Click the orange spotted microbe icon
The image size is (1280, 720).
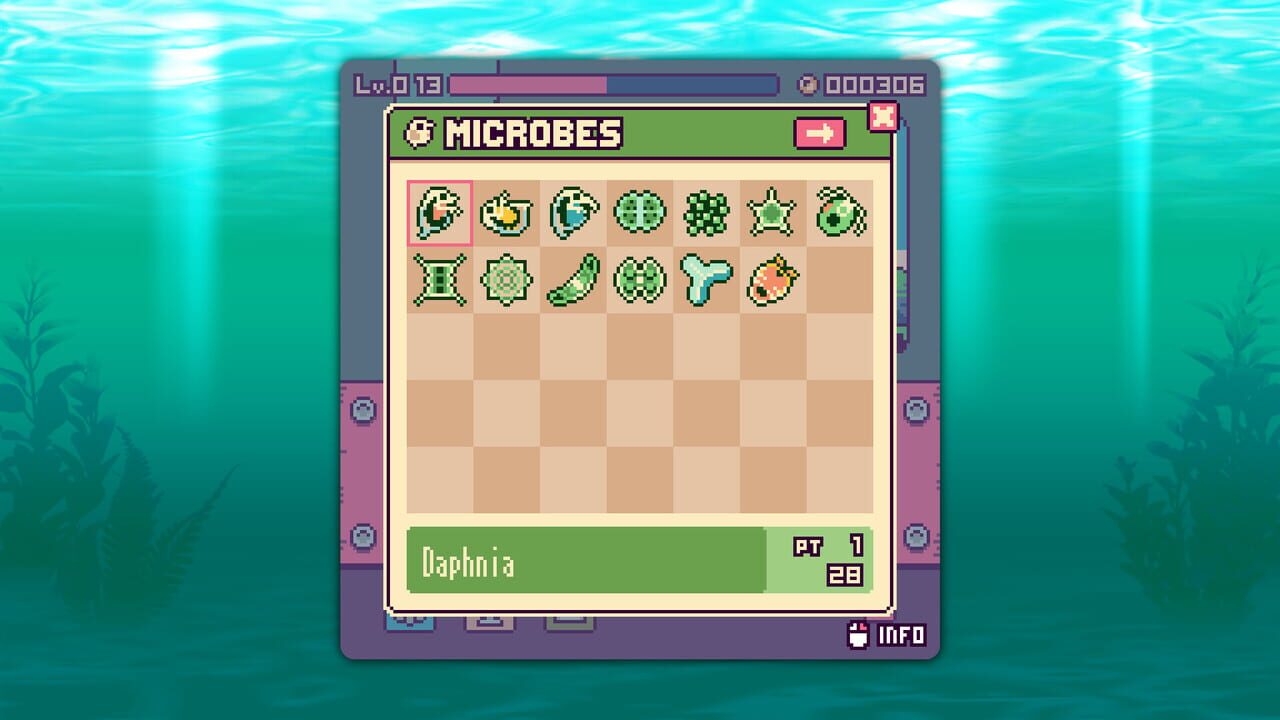click(770, 280)
